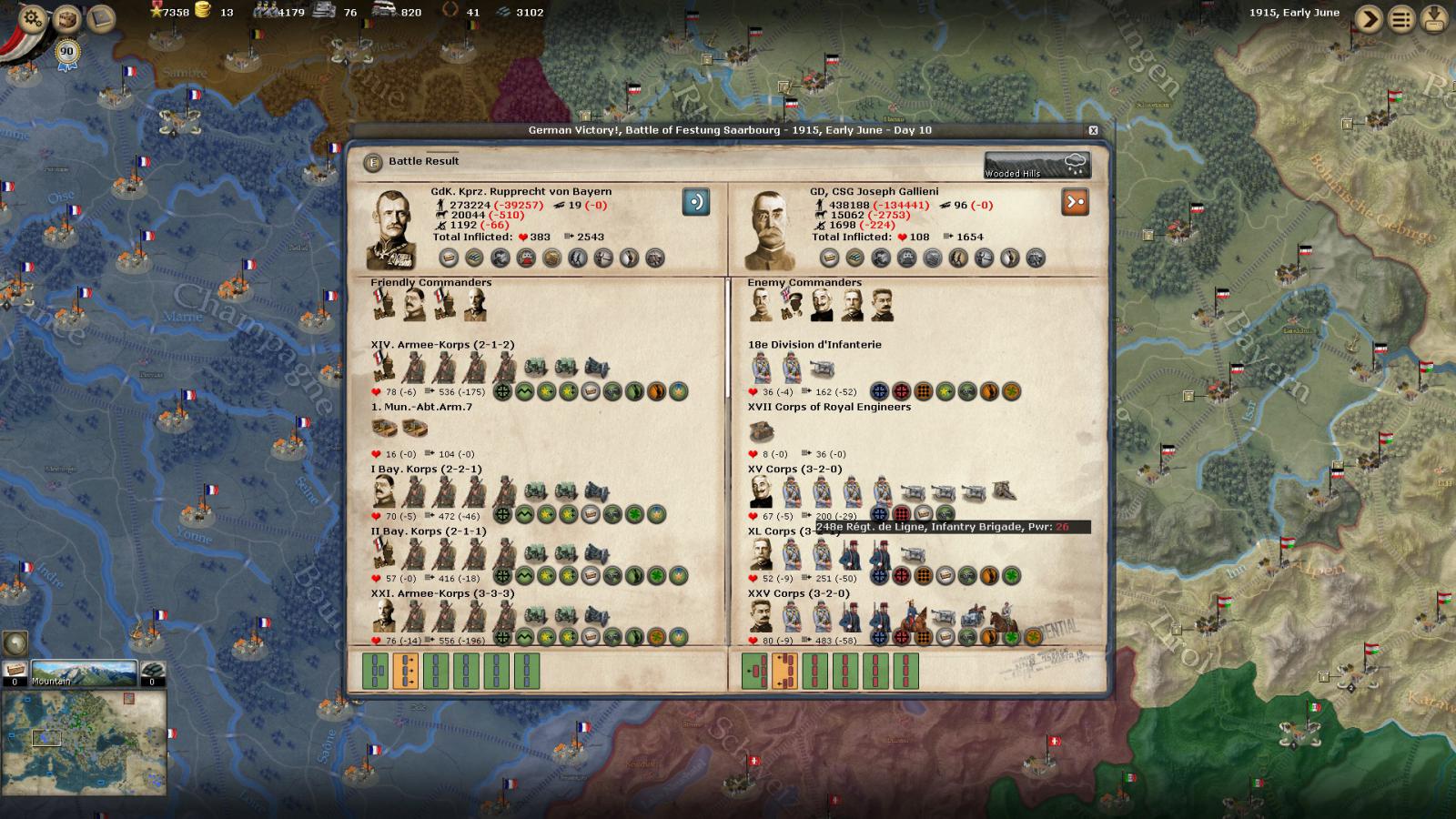
Task: Click the blue button beside Rupprecht's stats
Action: click(x=696, y=202)
